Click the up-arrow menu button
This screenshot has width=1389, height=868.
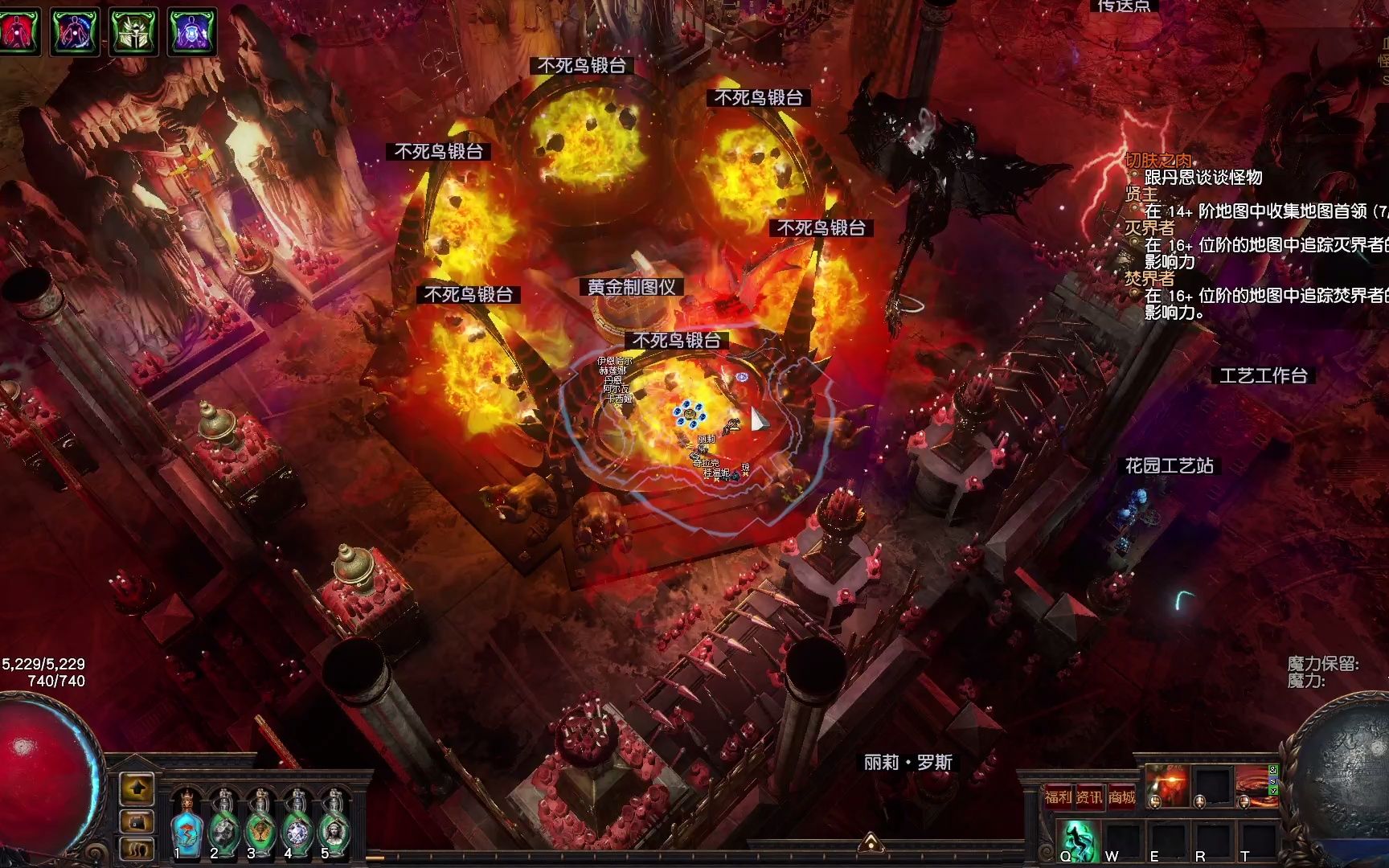pyautogui.click(x=137, y=788)
